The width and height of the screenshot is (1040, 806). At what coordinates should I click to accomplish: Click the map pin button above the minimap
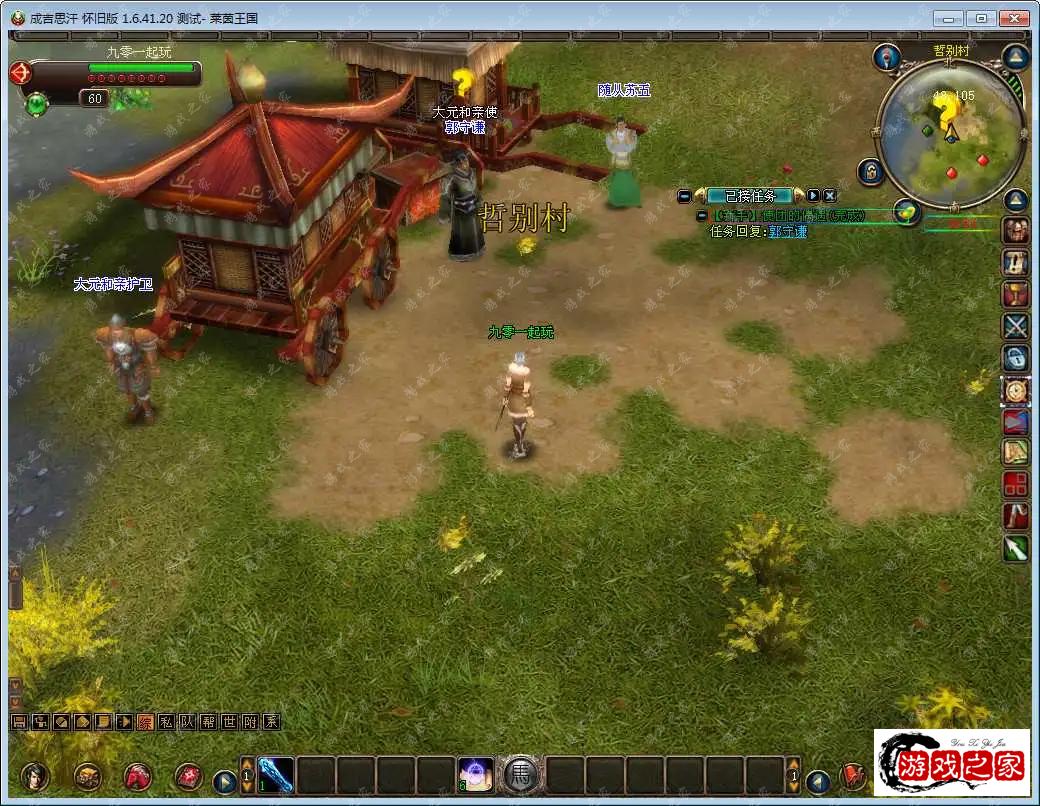coord(886,56)
